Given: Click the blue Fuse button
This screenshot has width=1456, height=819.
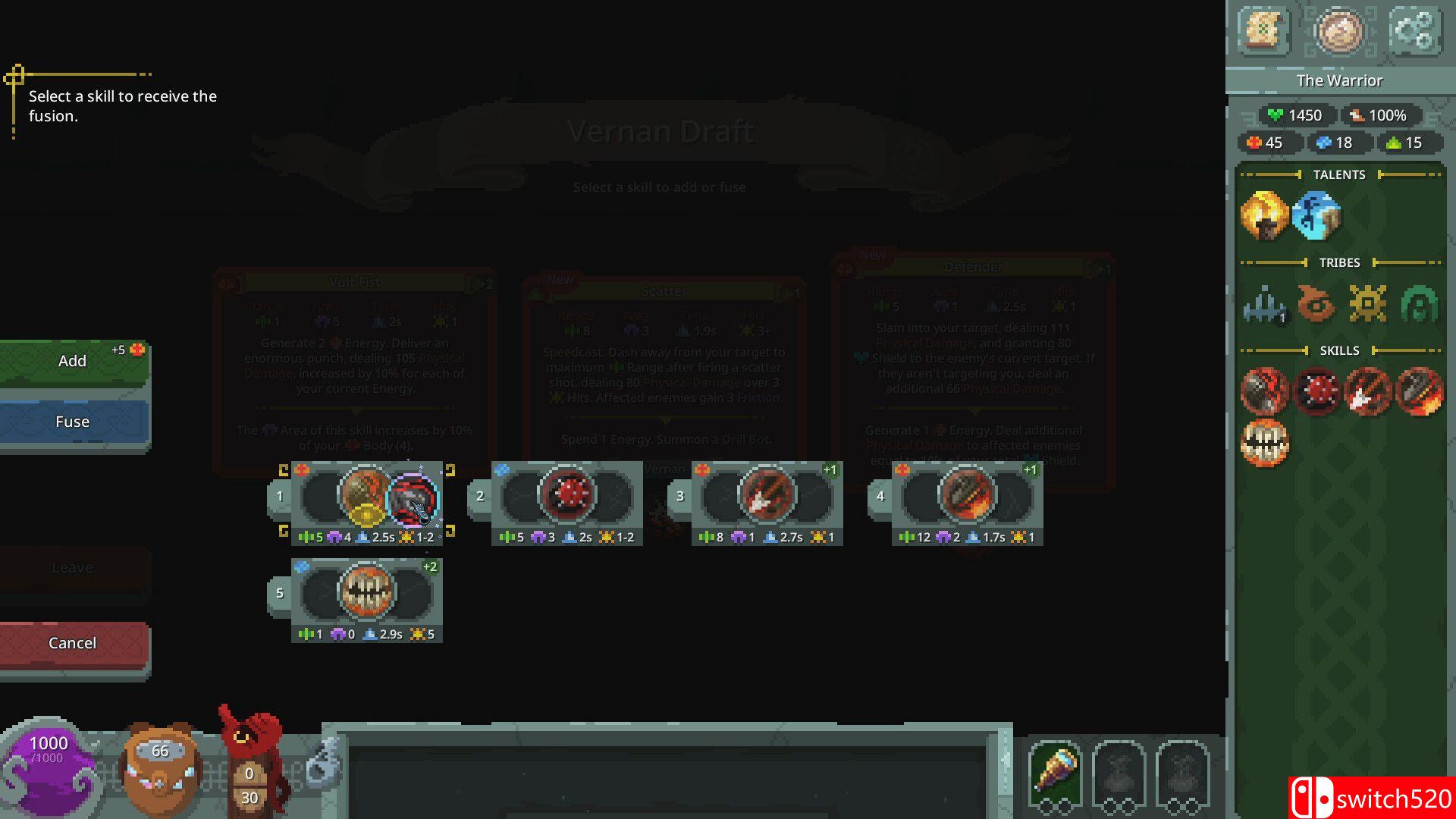Looking at the screenshot, I should pos(73,422).
